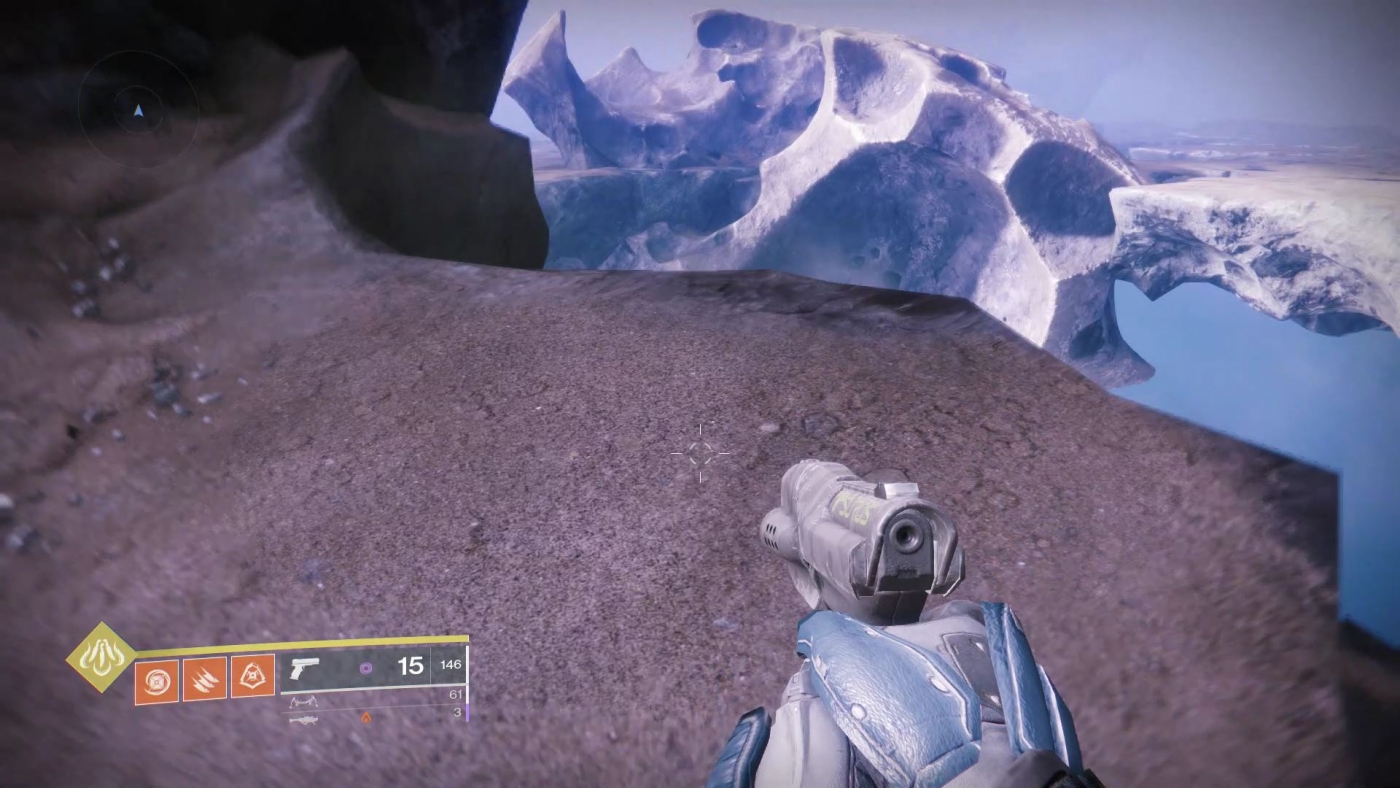Click the purple heavy ammo capacity bar
Viewport: 1400px width, 788px height.
[x=466, y=712]
